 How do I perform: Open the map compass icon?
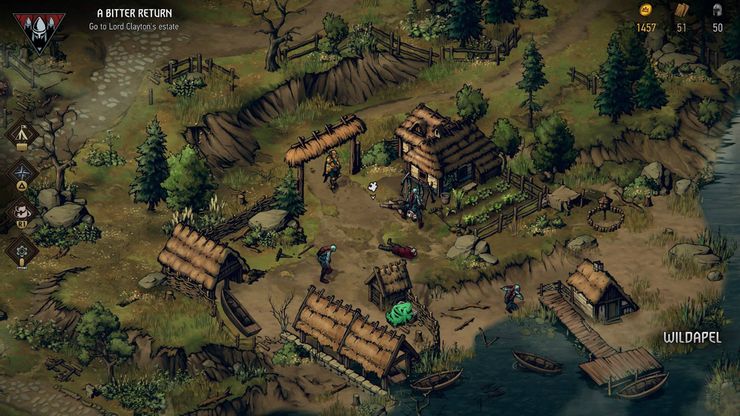(x=21, y=173)
